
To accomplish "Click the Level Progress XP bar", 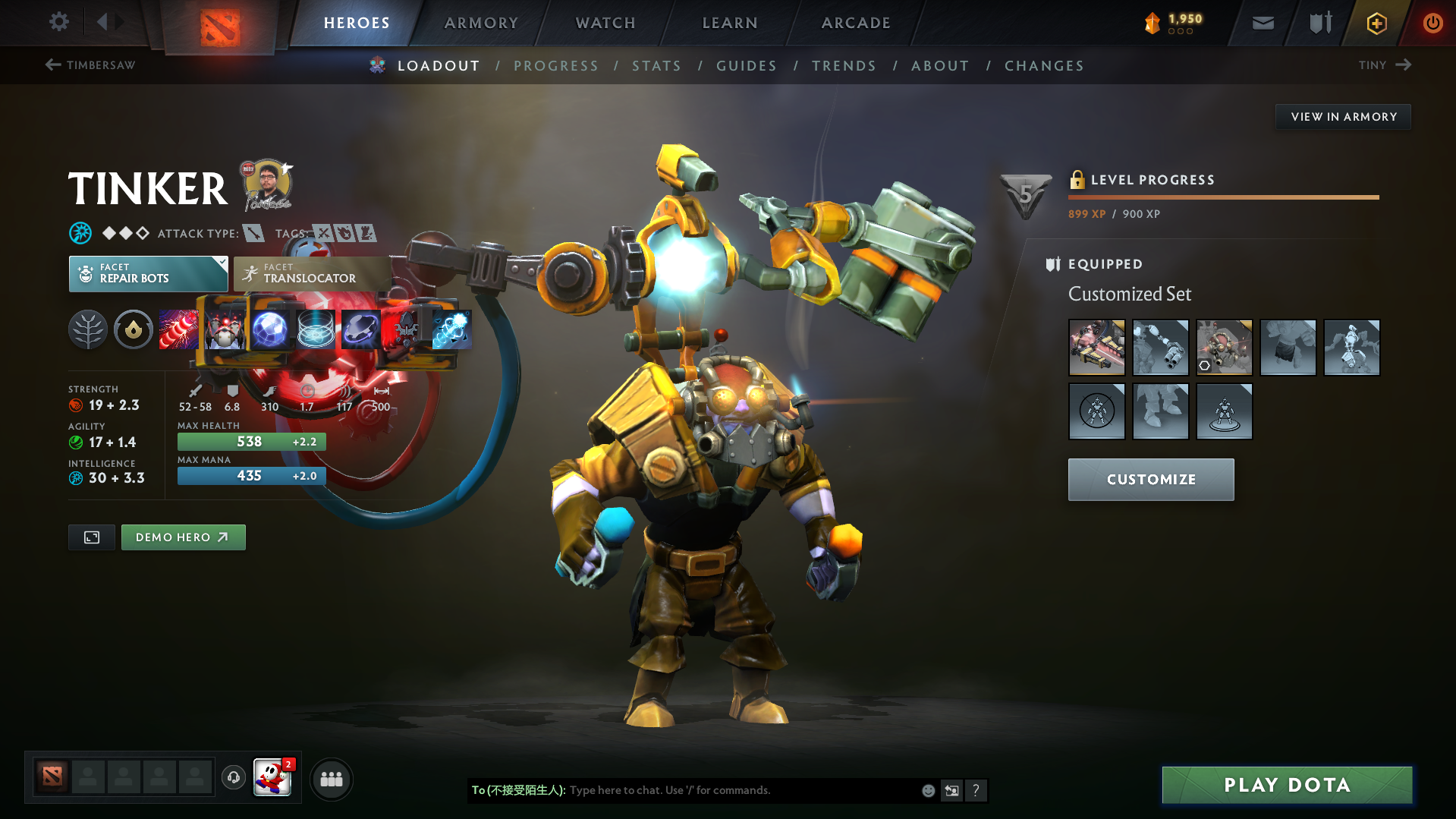I will click(1223, 197).
